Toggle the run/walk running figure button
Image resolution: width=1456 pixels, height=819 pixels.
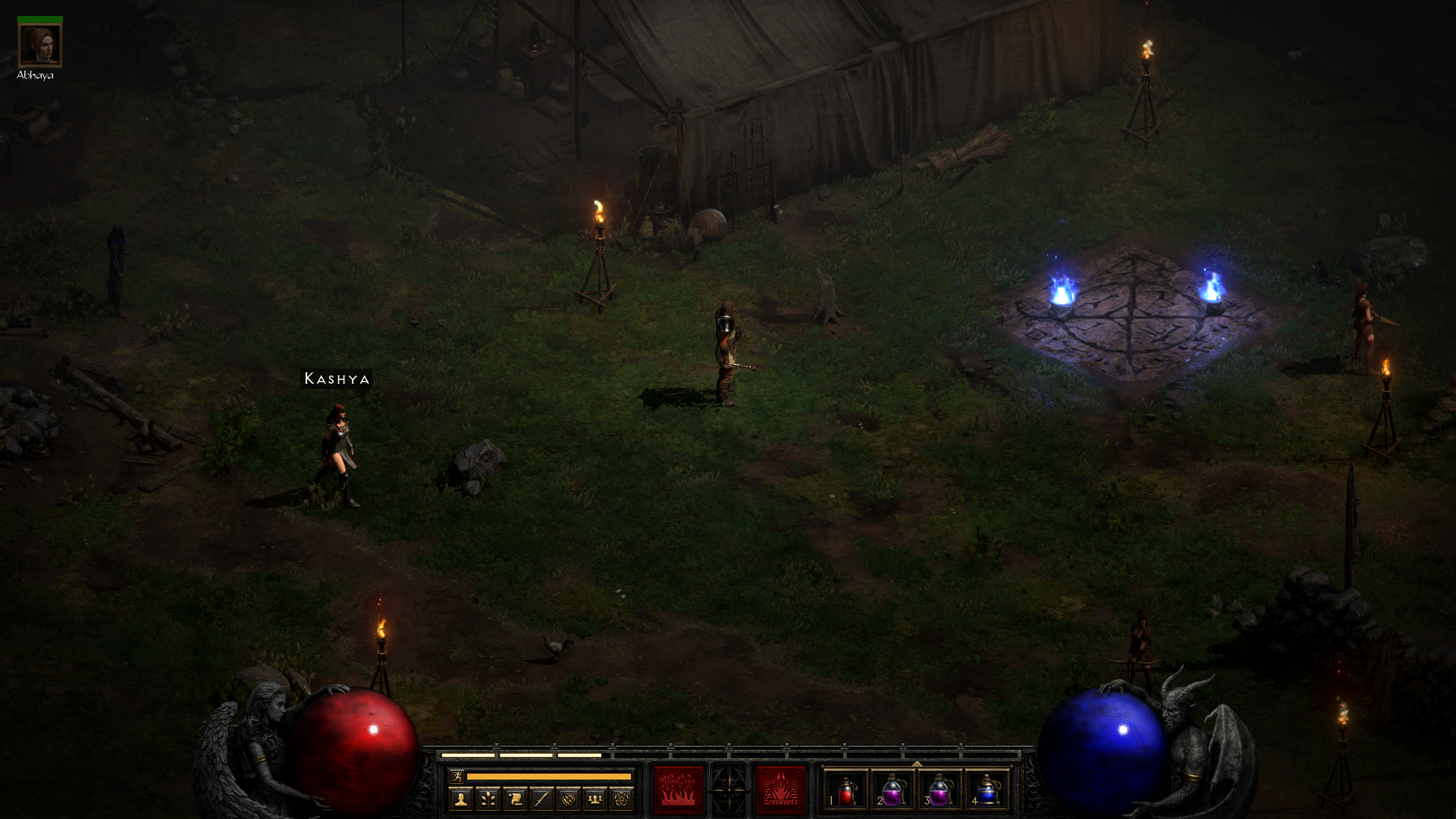(457, 776)
